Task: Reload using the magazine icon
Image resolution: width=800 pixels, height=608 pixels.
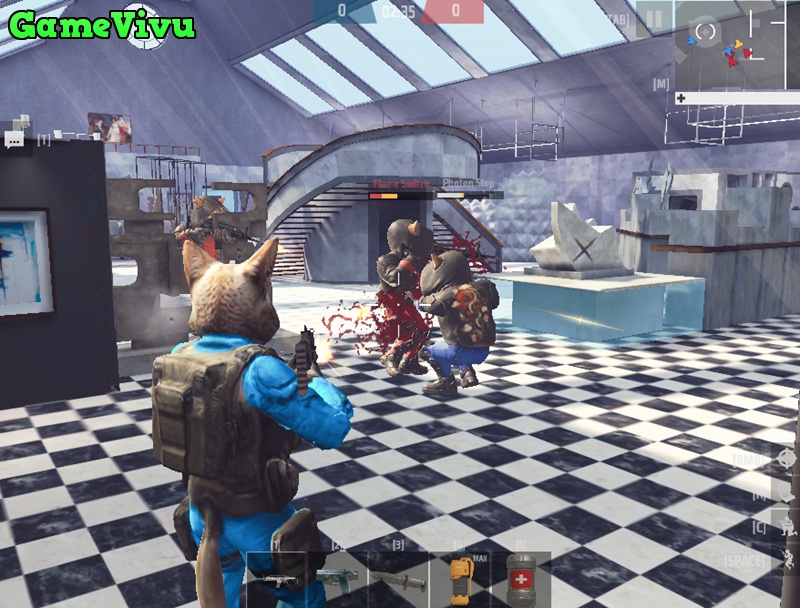Action: point(786,491)
